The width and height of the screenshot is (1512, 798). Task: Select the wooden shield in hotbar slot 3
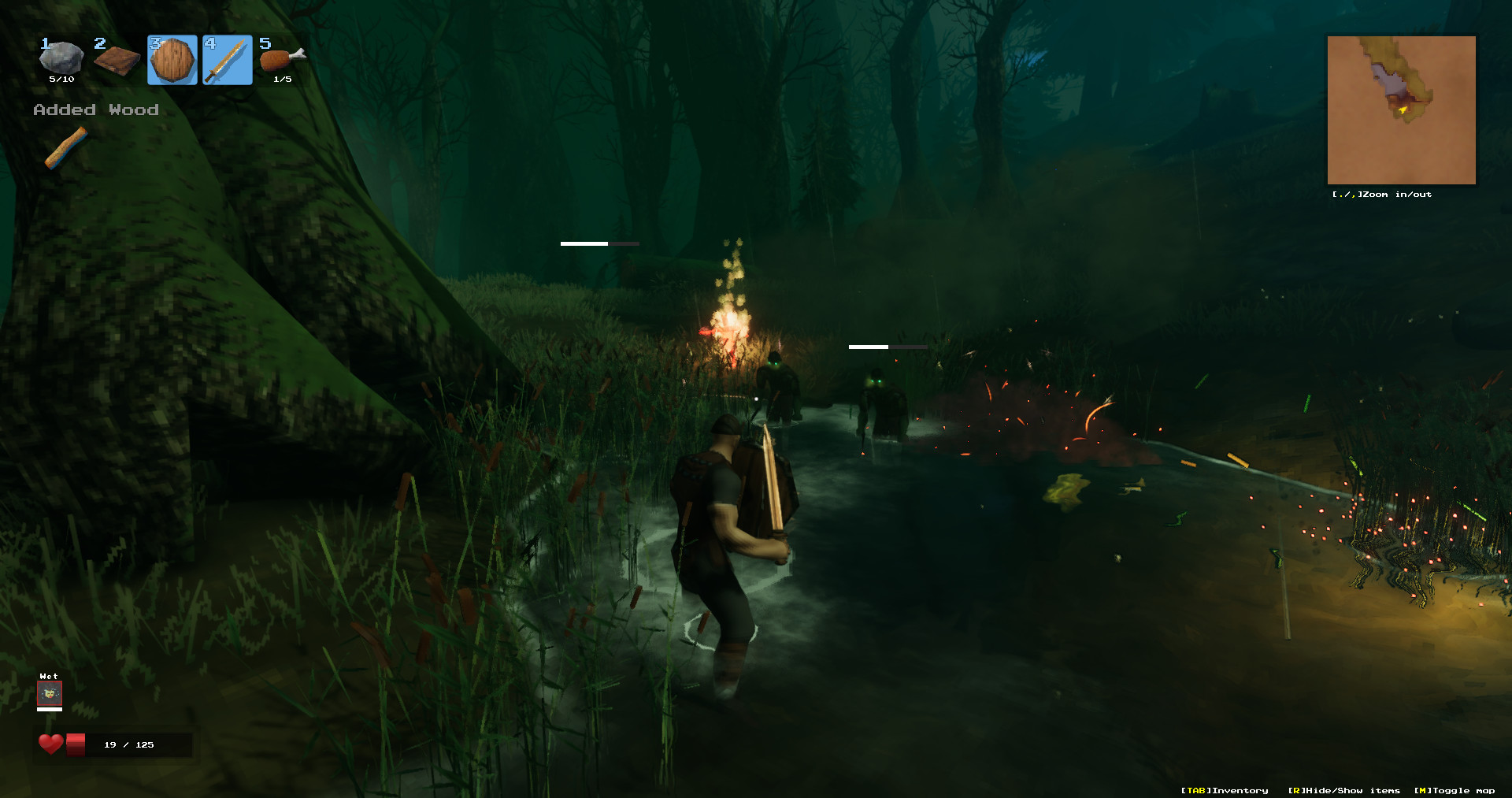tap(172, 59)
